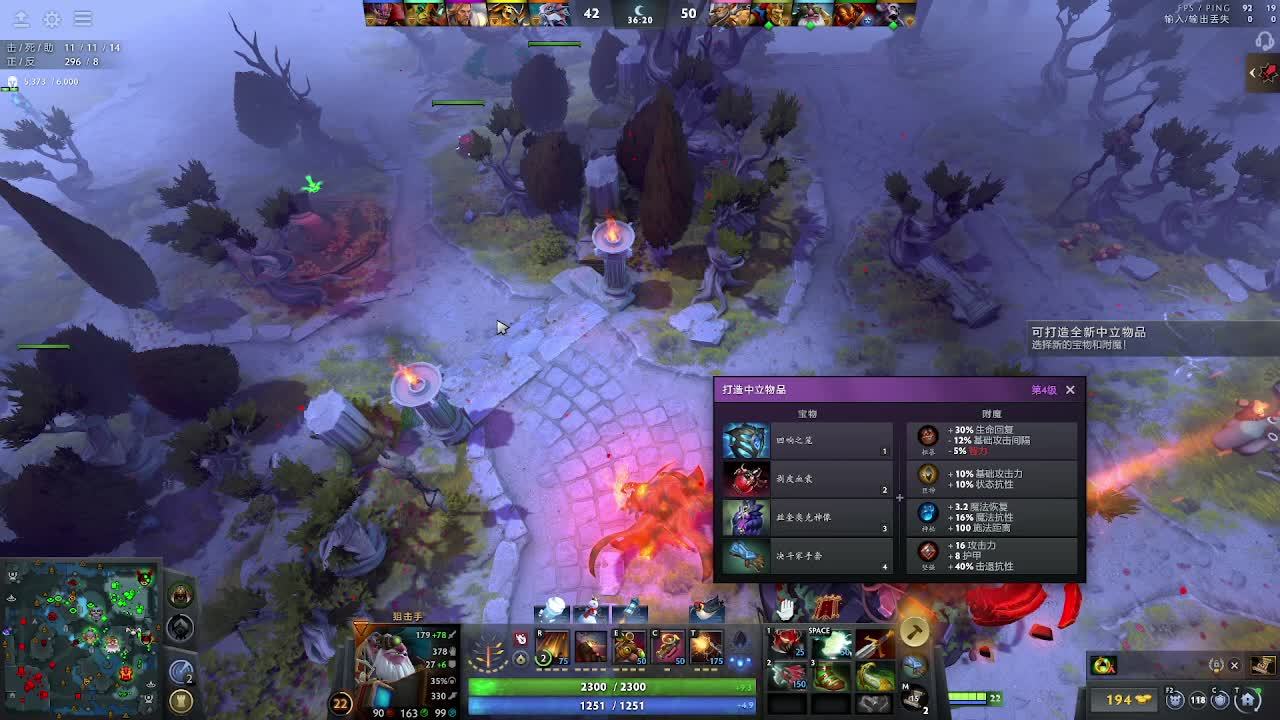Select the +10% base attack damage enchantment
The image size is (1280, 720).
pos(992,479)
